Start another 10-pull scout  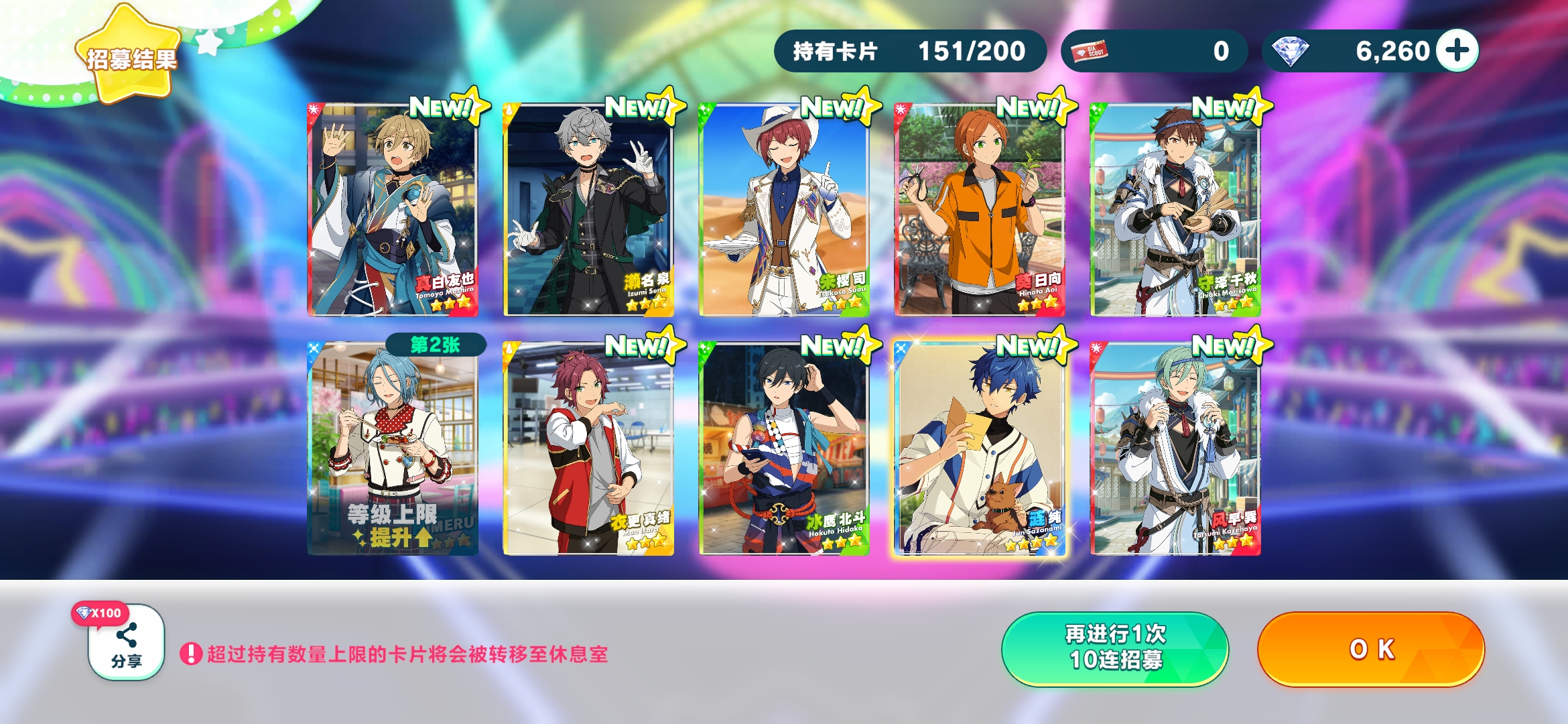coord(1115,648)
